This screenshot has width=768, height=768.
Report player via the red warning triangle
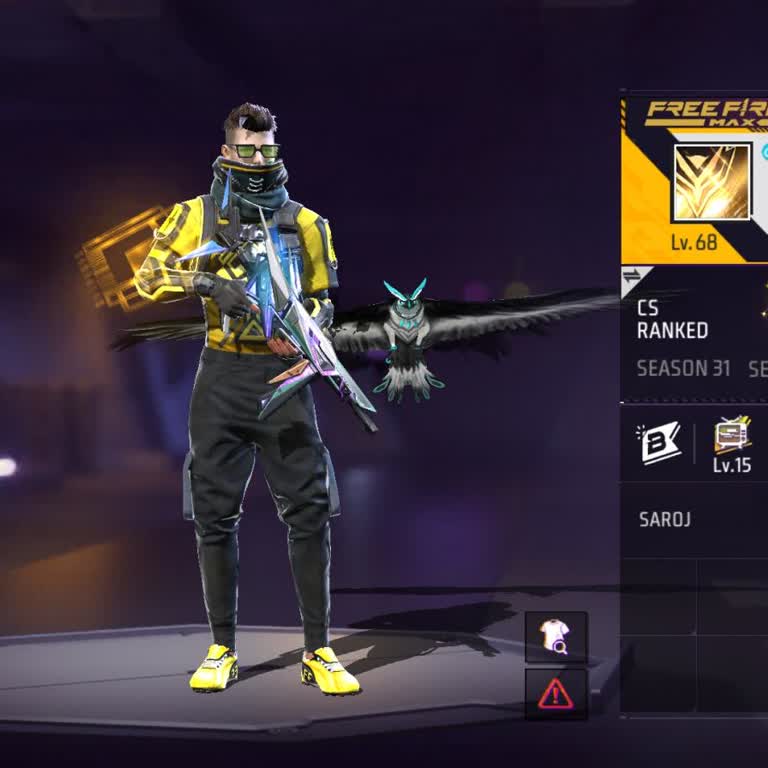(556, 694)
